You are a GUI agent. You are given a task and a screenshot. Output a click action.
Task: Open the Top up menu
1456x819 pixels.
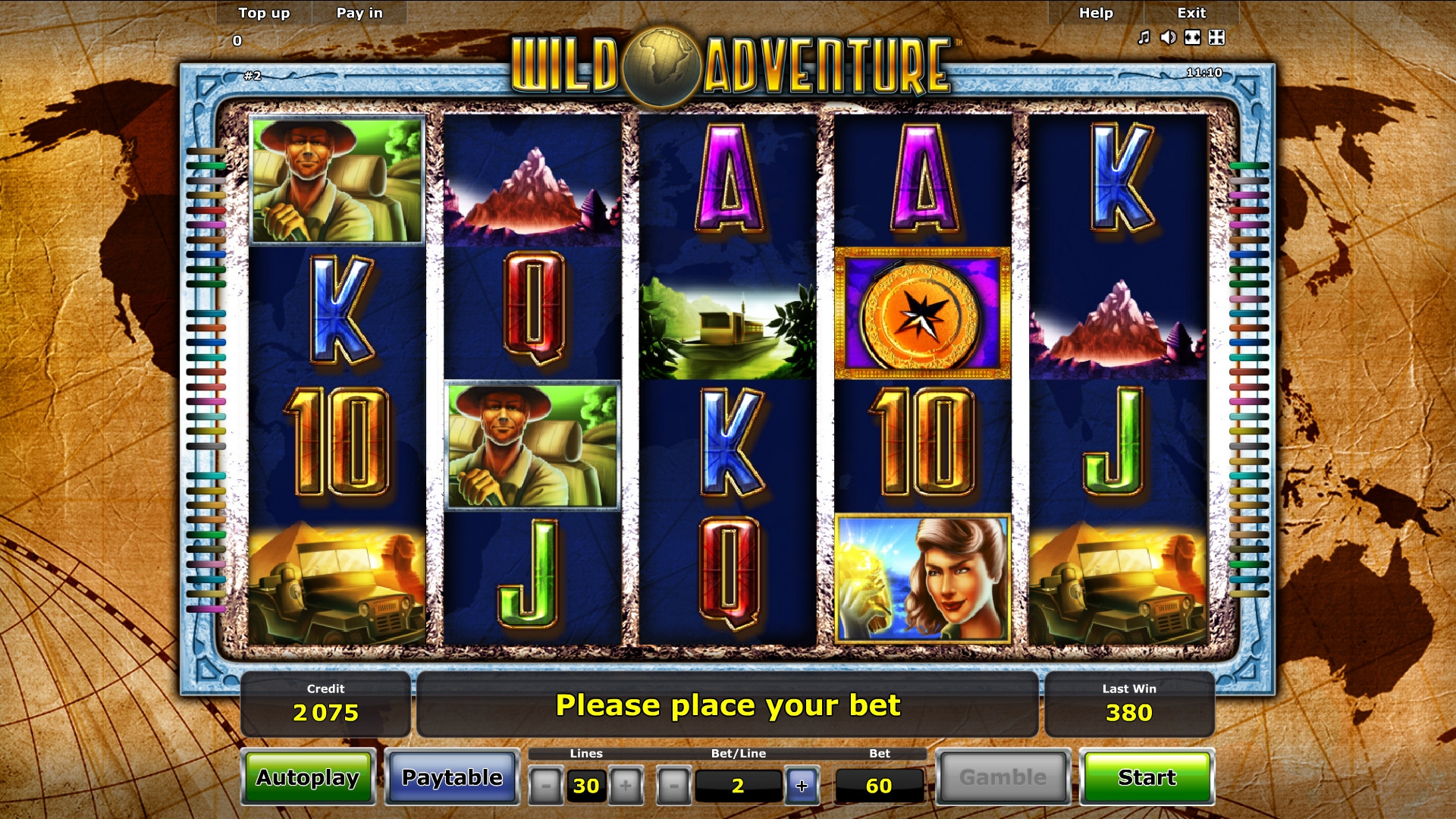click(x=264, y=13)
